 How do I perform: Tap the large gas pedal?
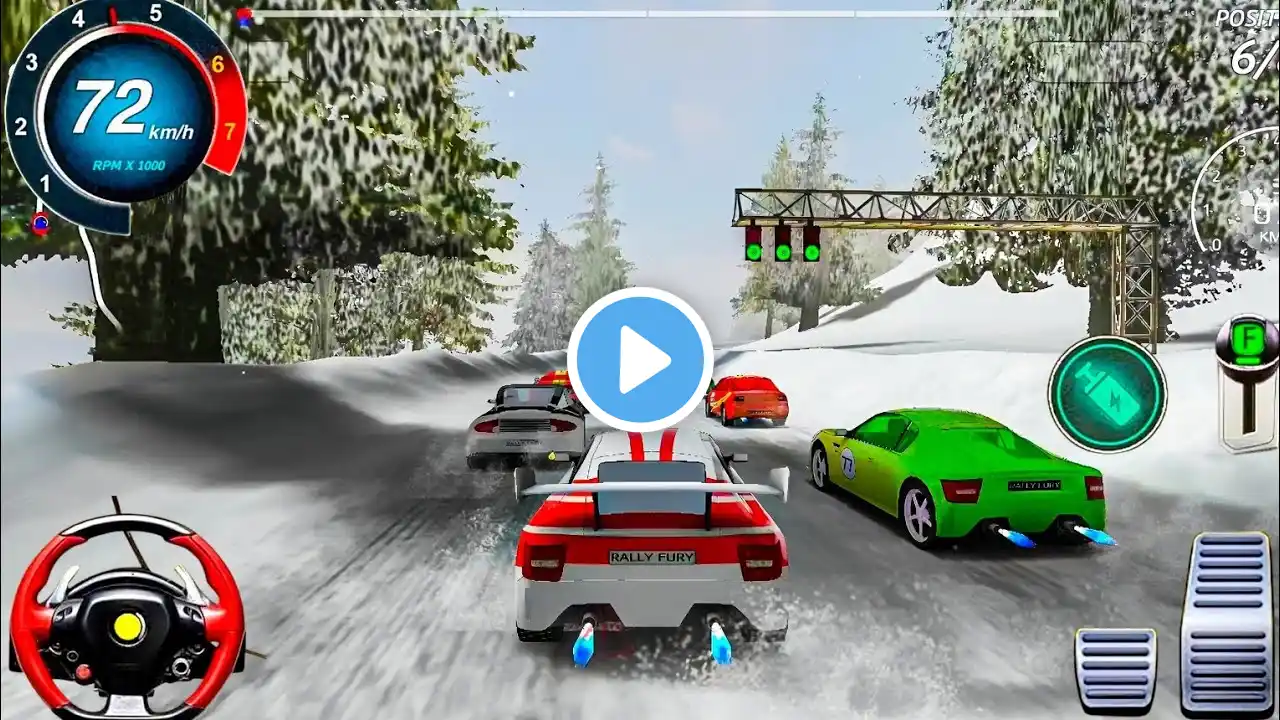pyautogui.click(x=1227, y=620)
